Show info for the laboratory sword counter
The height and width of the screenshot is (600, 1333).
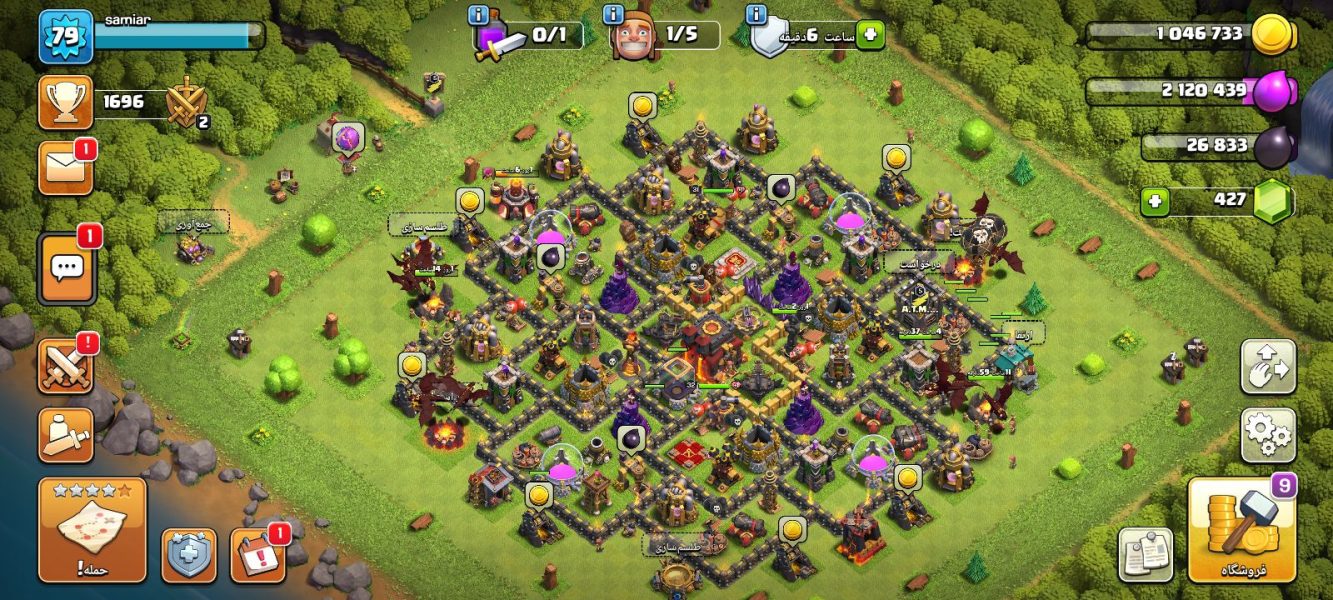tap(479, 15)
